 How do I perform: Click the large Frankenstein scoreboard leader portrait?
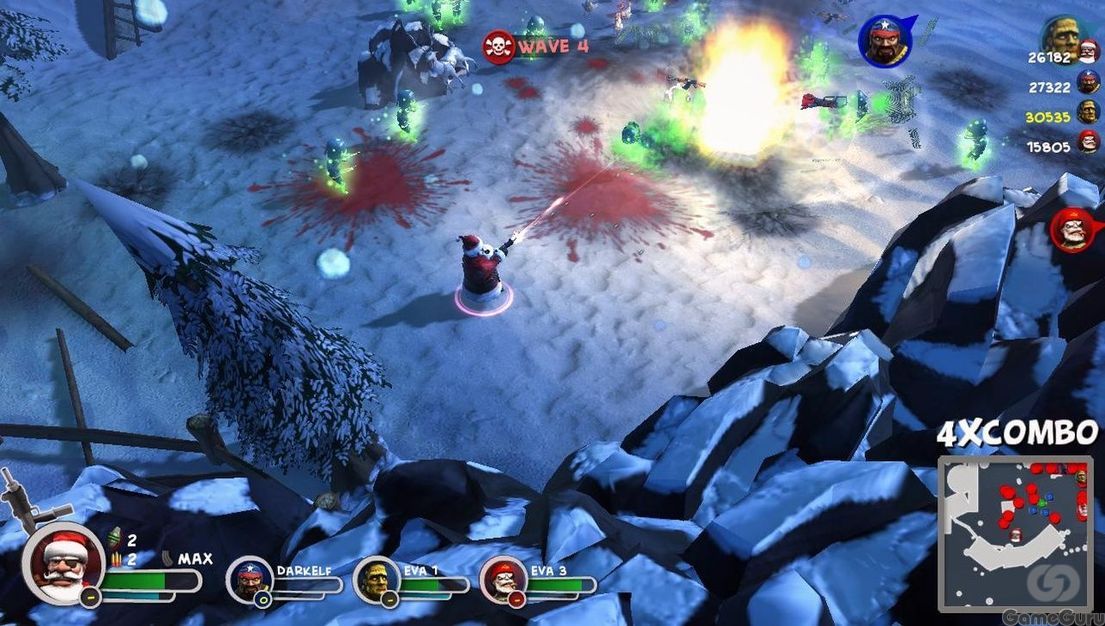[x=1061, y=35]
